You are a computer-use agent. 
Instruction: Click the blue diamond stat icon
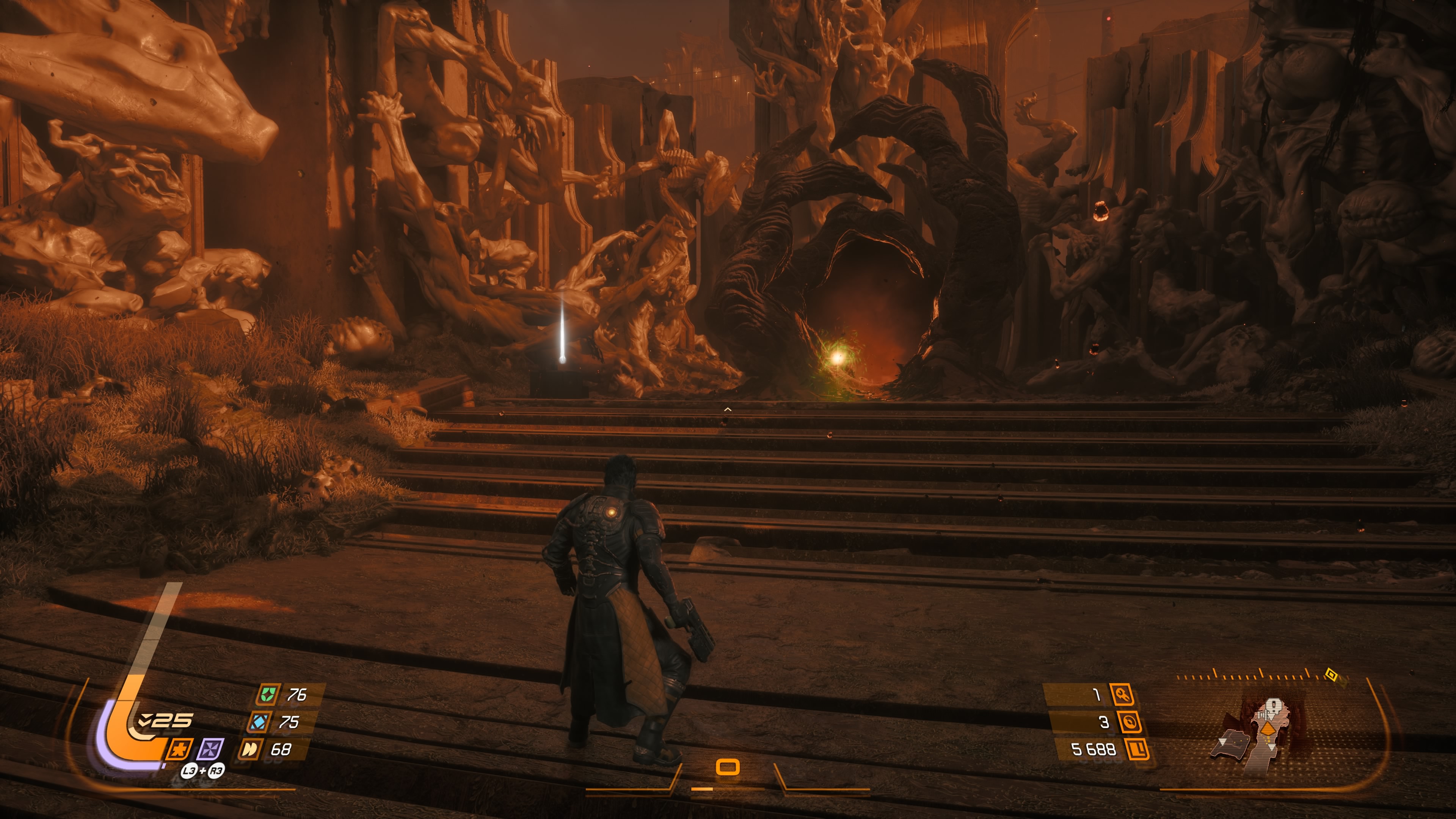pyautogui.click(x=259, y=722)
